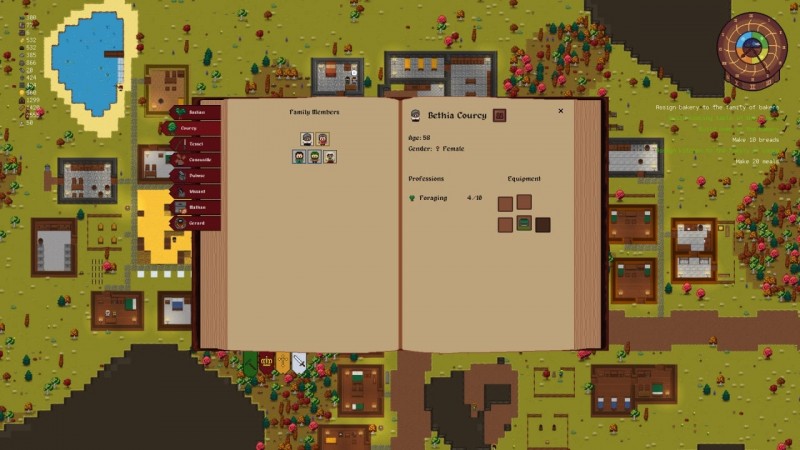Click the equipped green item slot
800x450 pixels.
tap(523, 224)
